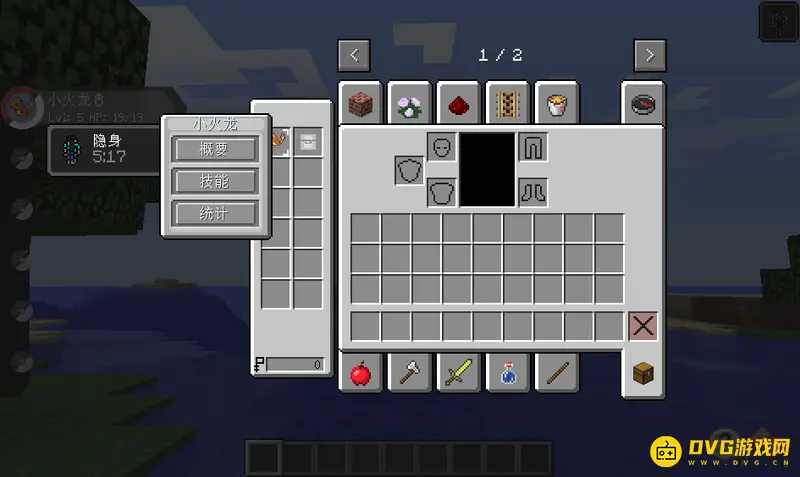This screenshot has height=477, width=800.
Task: Select the Redstone dust tab
Action: (458, 103)
